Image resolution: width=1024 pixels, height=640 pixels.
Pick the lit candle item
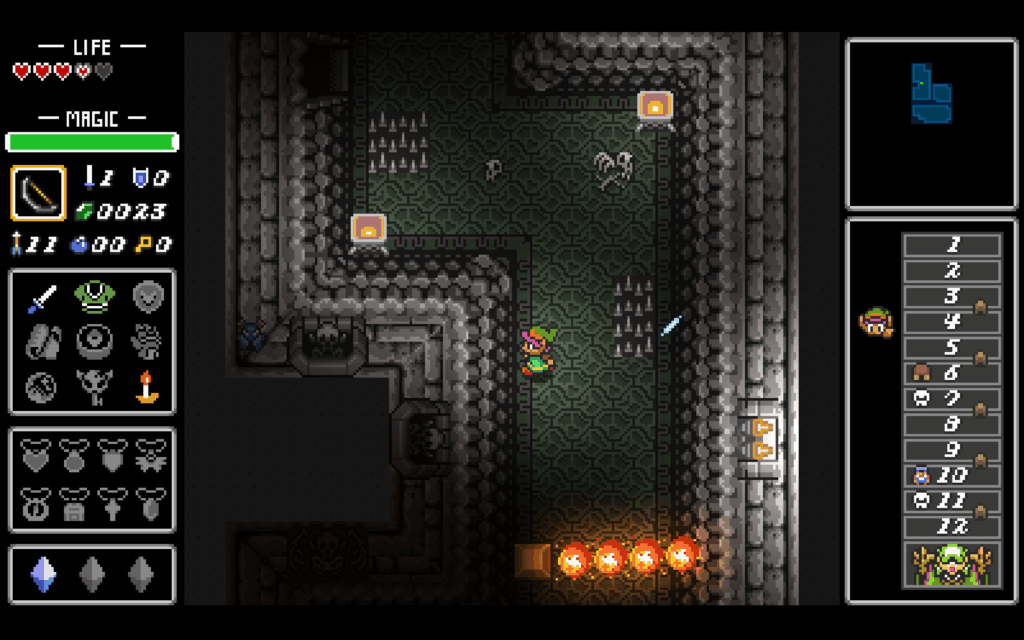148,386
